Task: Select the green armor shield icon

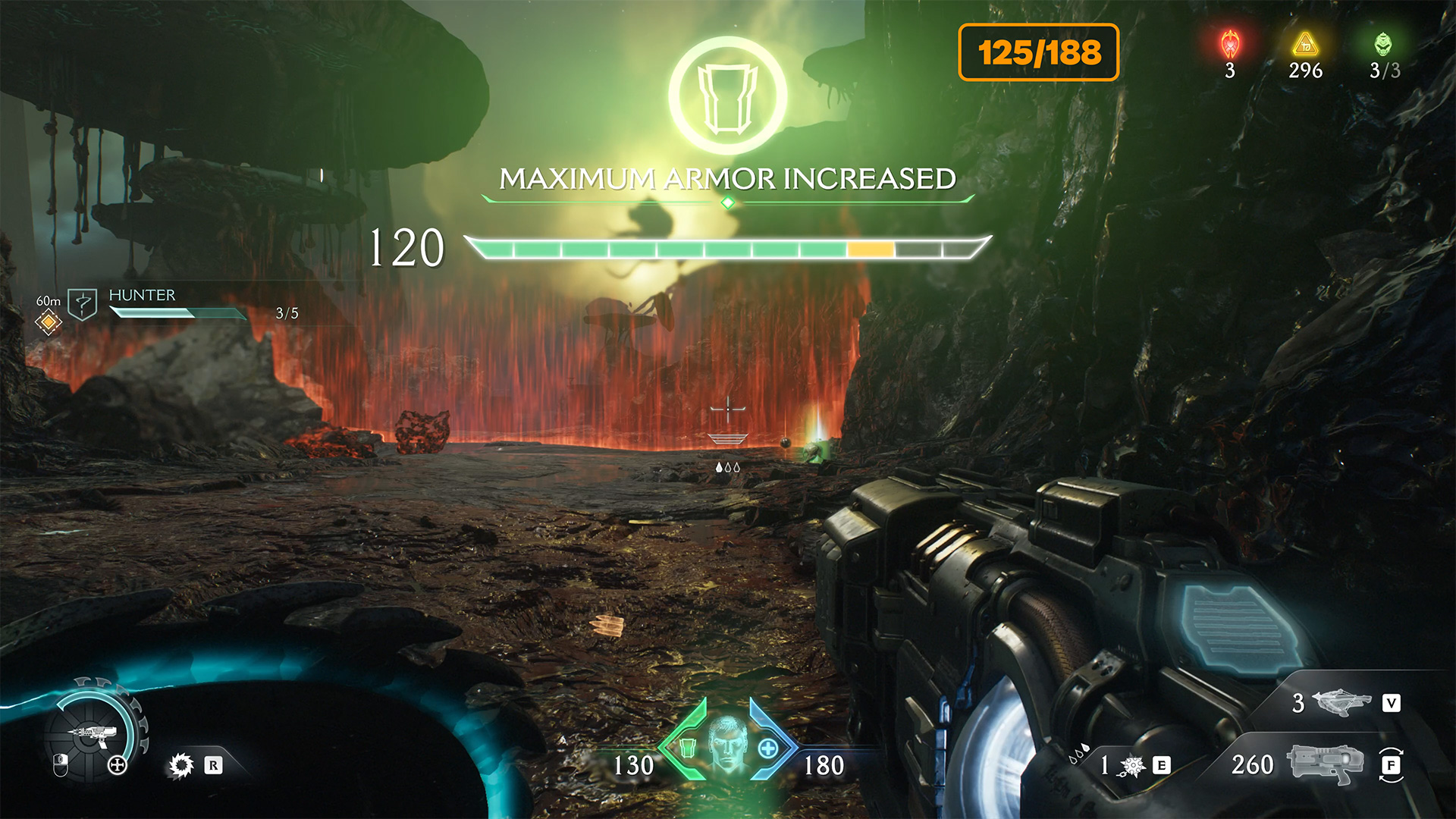Action: tap(688, 748)
